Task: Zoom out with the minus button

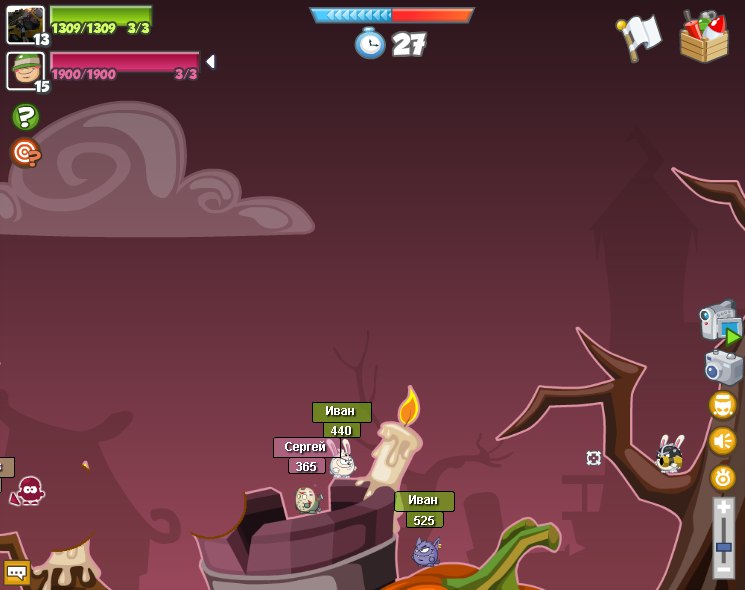Action: [724, 569]
